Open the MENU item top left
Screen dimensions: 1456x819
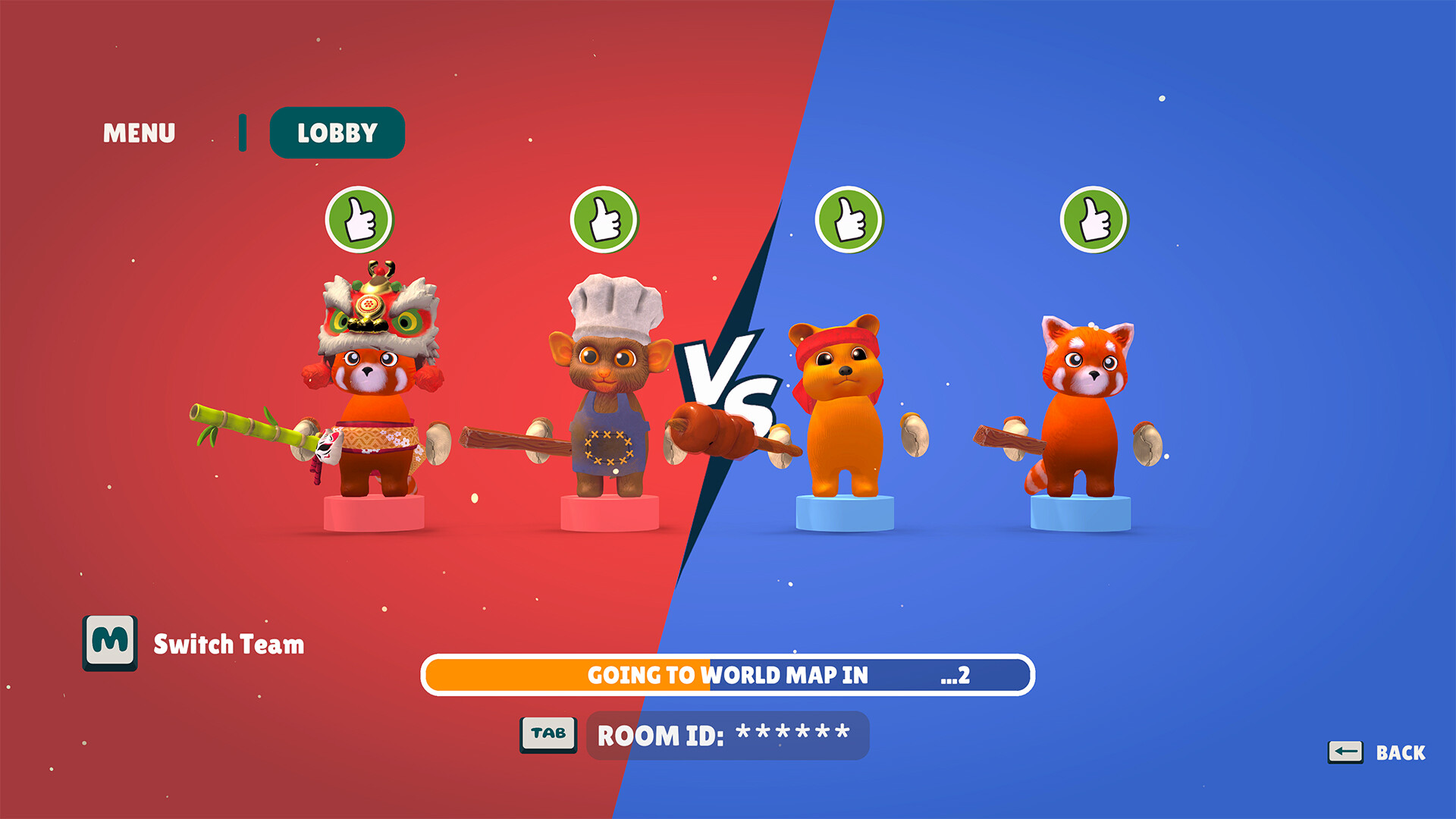[140, 132]
